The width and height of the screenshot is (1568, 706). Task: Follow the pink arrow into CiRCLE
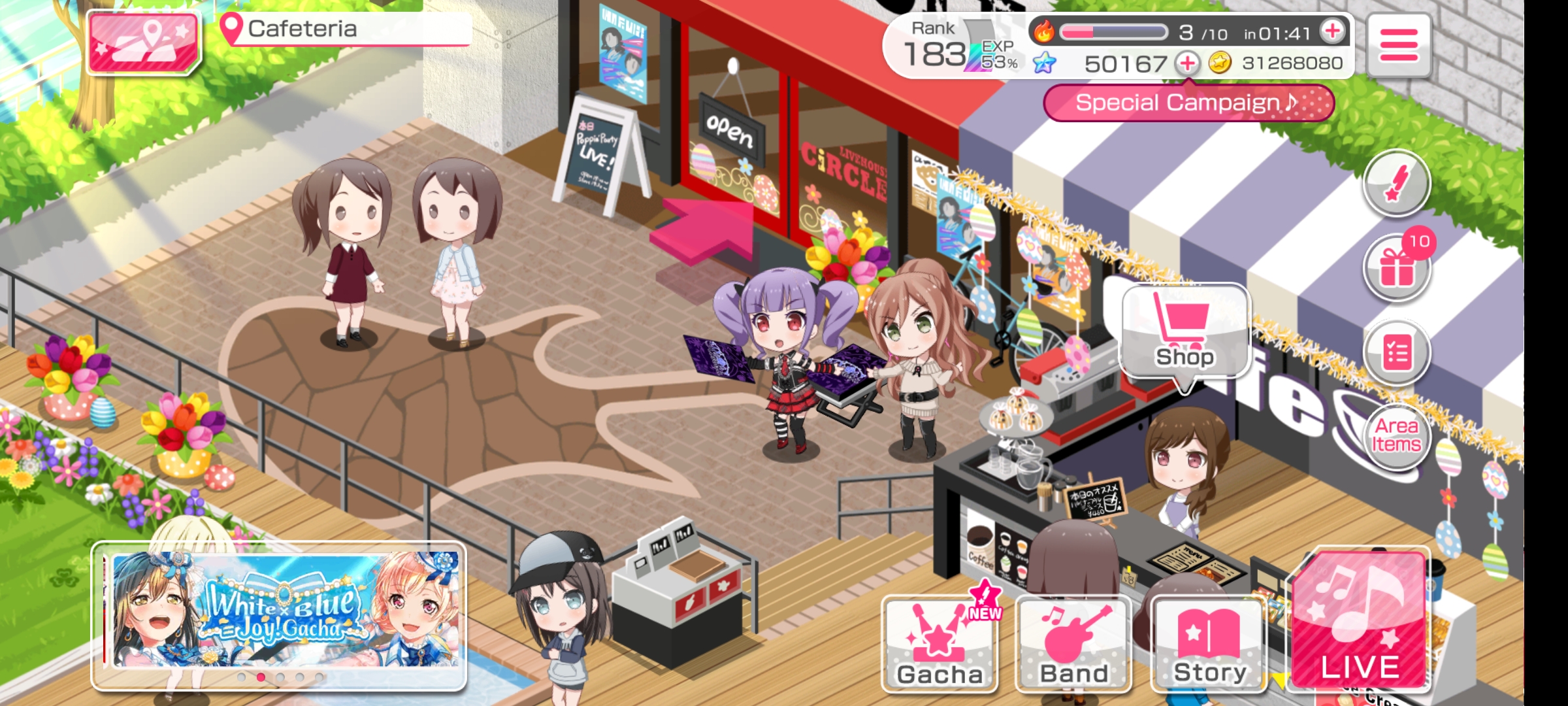[x=707, y=230]
